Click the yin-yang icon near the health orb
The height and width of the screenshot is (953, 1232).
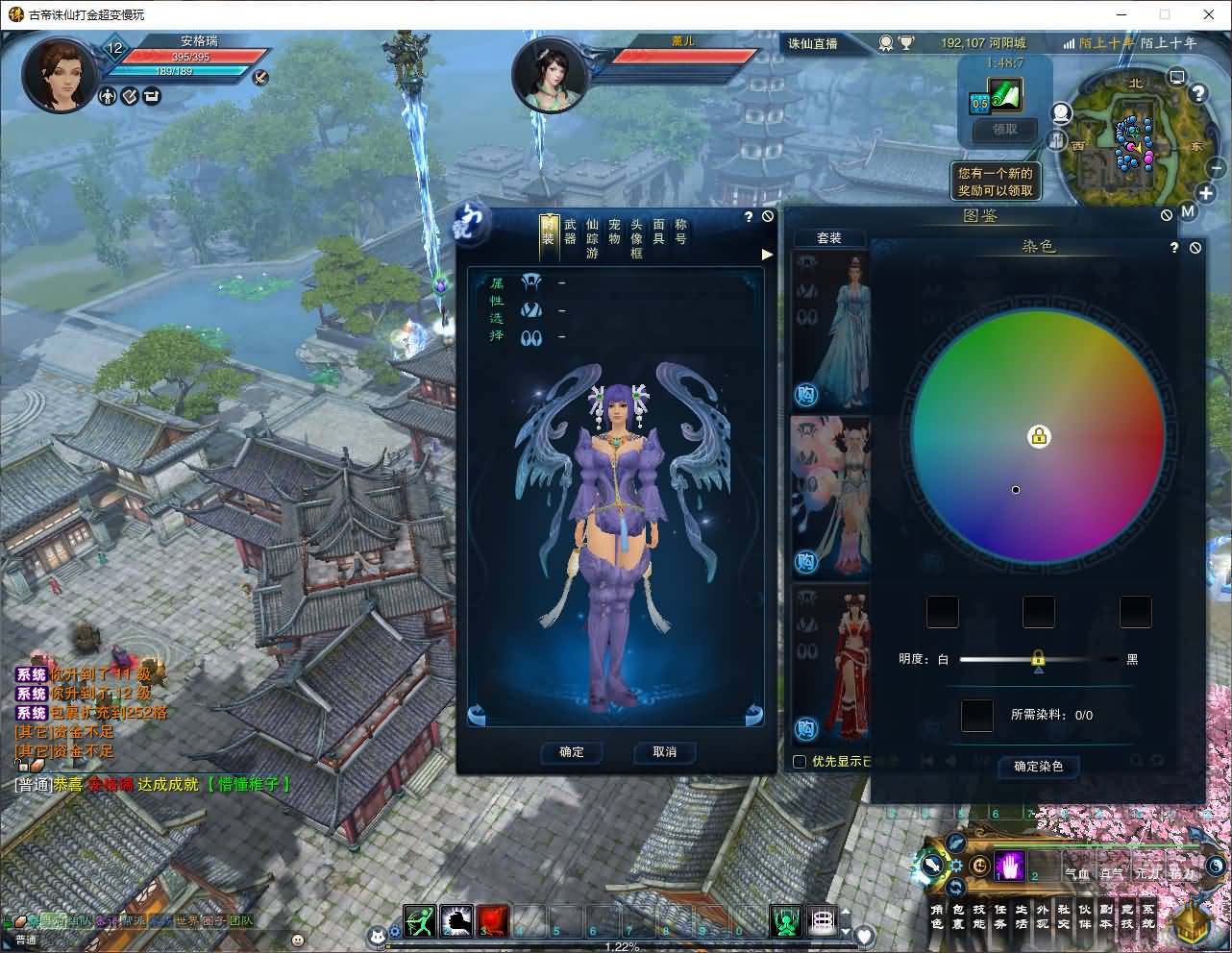(1214, 865)
